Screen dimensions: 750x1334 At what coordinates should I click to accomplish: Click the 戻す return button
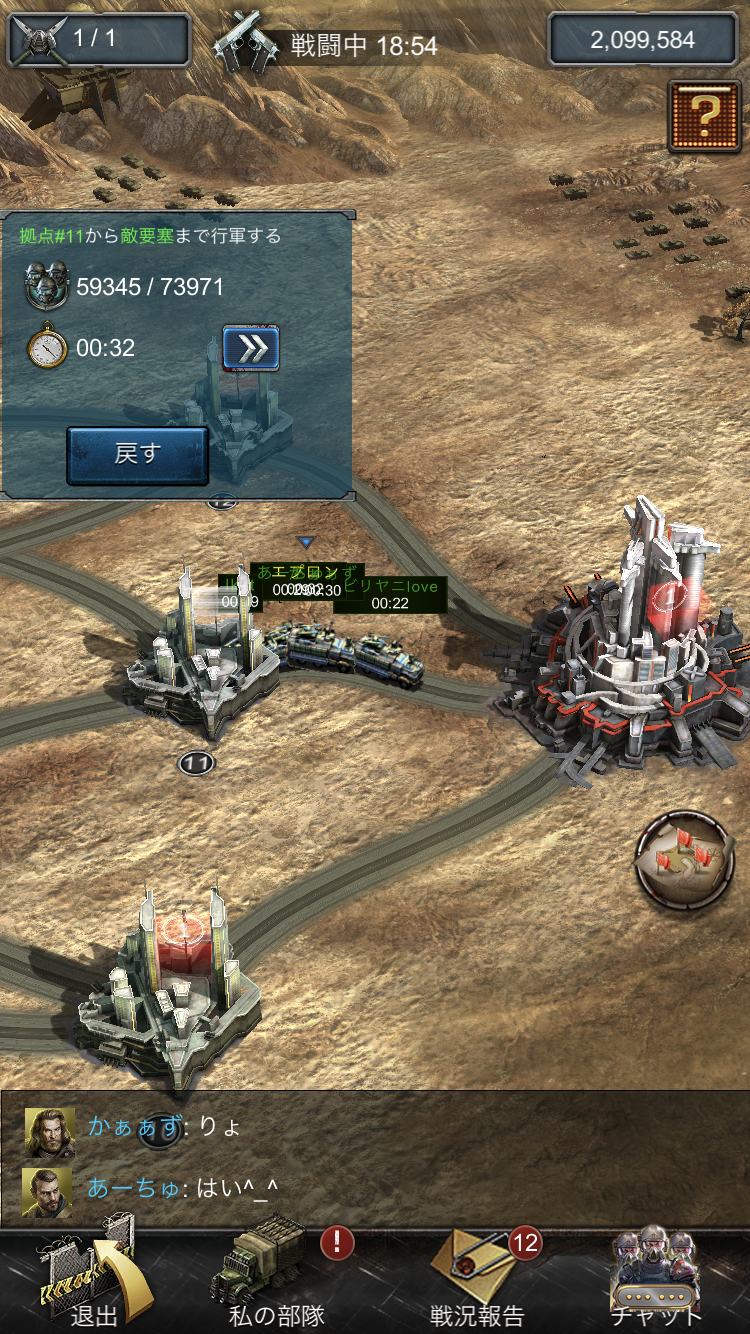[x=137, y=455]
